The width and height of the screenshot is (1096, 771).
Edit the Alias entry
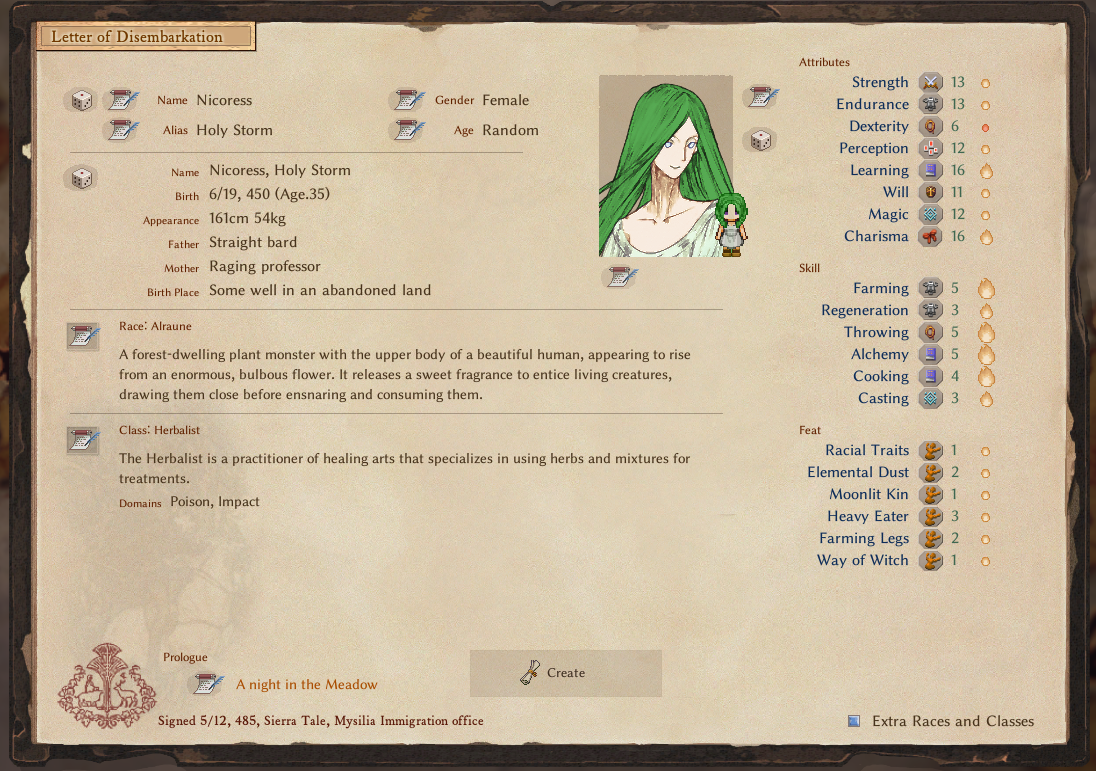(124, 130)
